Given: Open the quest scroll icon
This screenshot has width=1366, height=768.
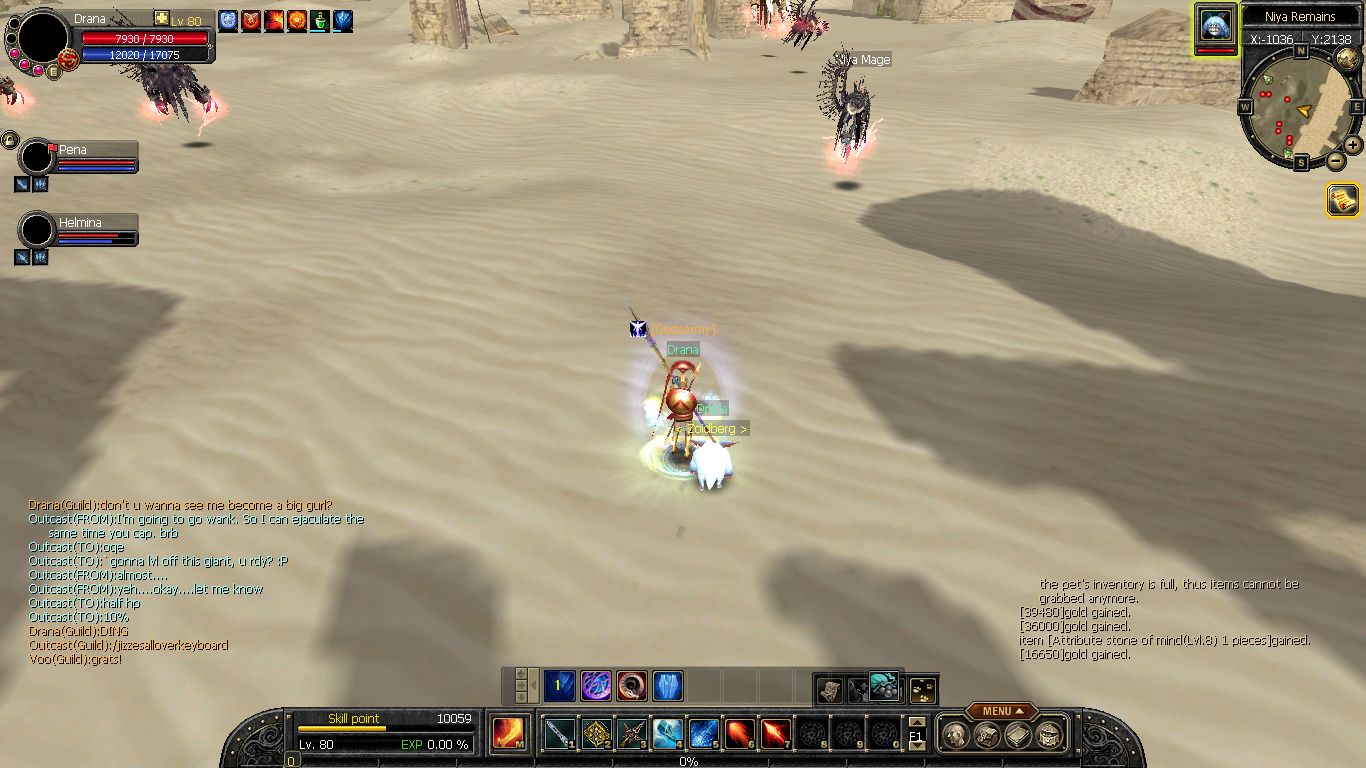Looking at the screenshot, I should 1342,200.
